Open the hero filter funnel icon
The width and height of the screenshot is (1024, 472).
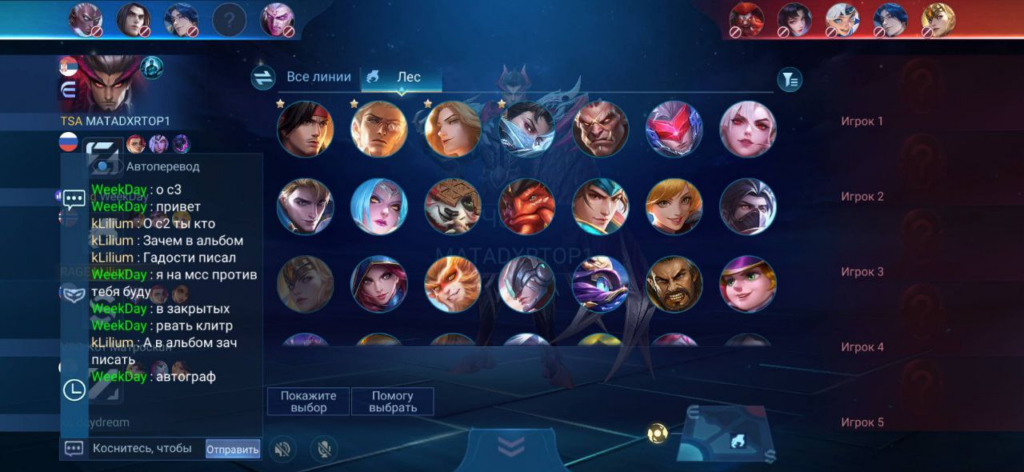(x=790, y=79)
